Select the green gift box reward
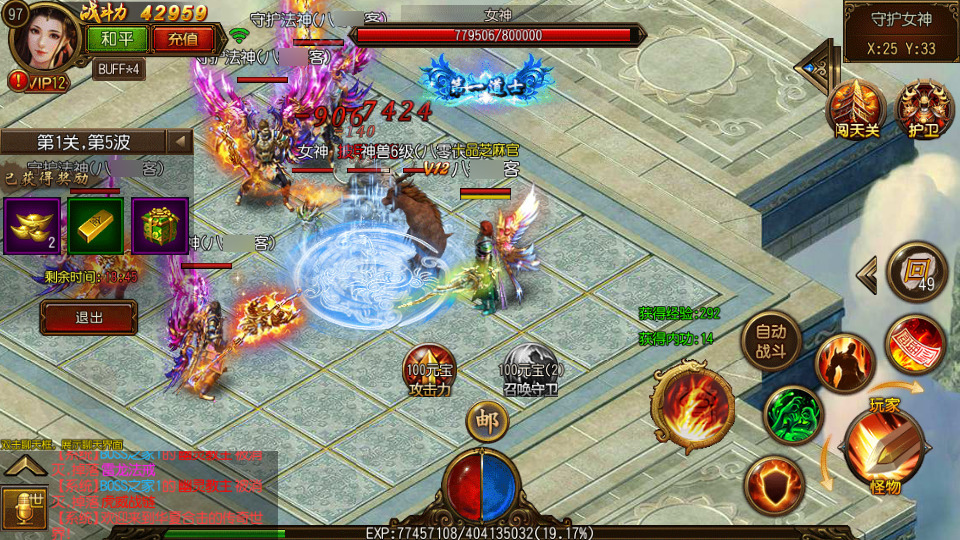This screenshot has width=960, height=540. point(160,225)
